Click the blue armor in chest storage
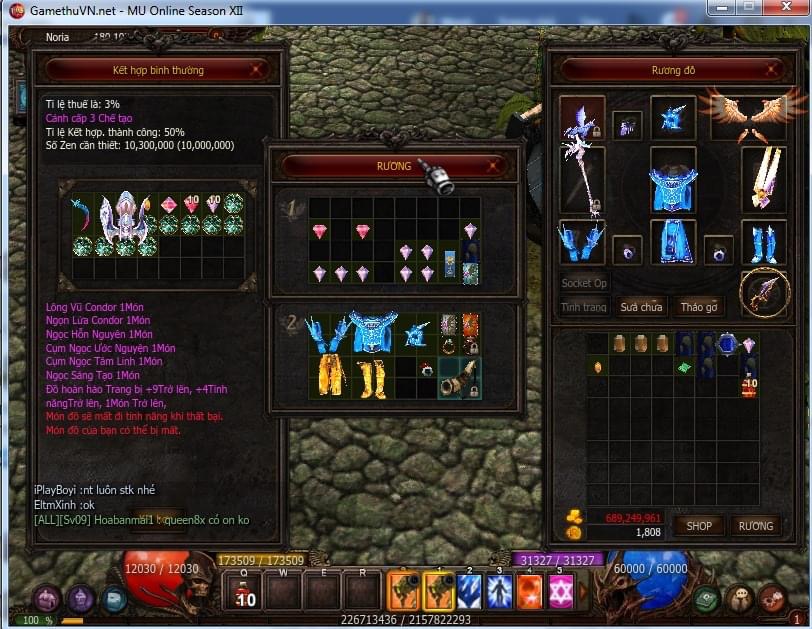Image resolution: width=812 pixels, height=629 pixels. [x=374, y=333]
